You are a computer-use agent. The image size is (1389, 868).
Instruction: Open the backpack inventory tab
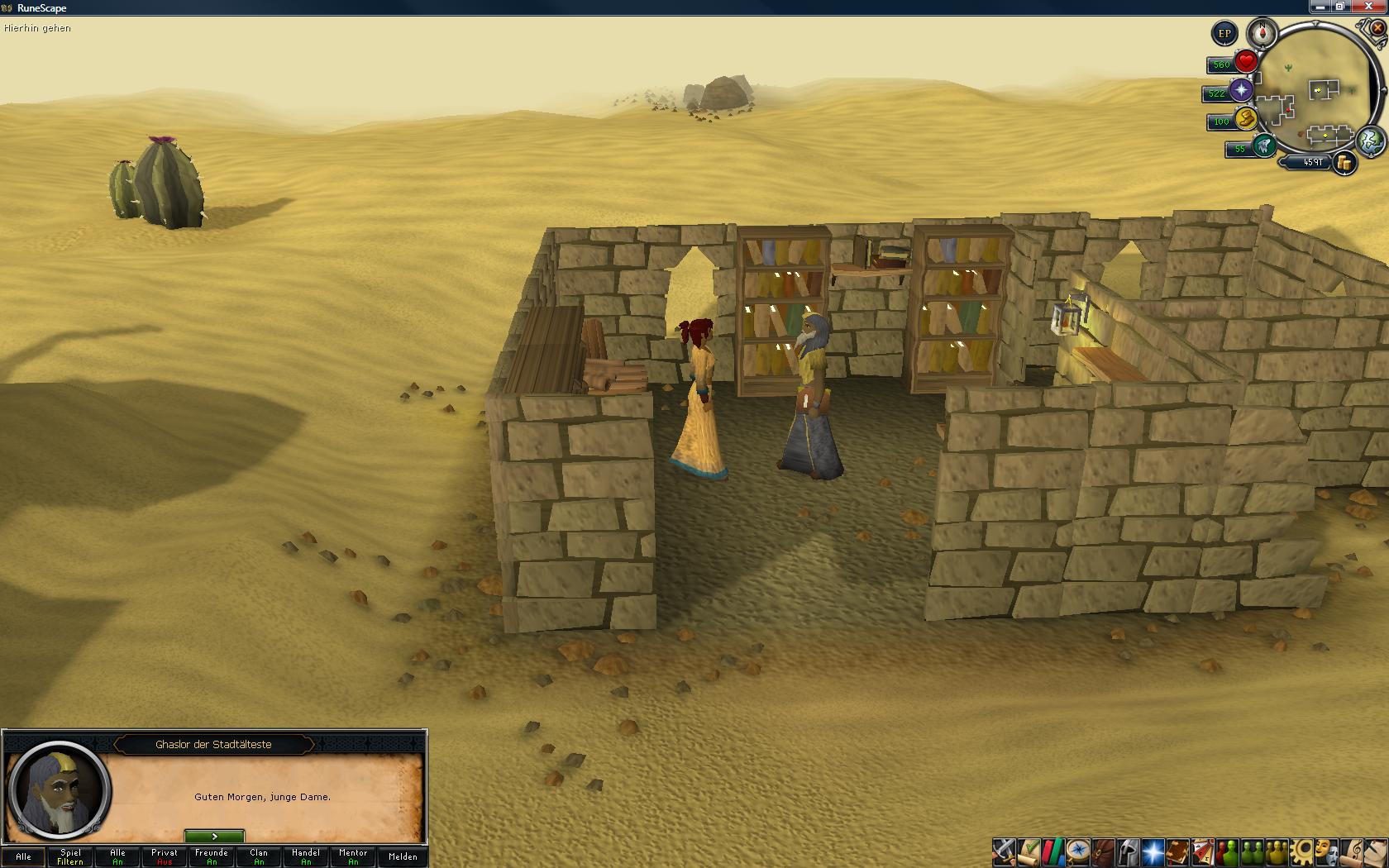(1103, 851)
